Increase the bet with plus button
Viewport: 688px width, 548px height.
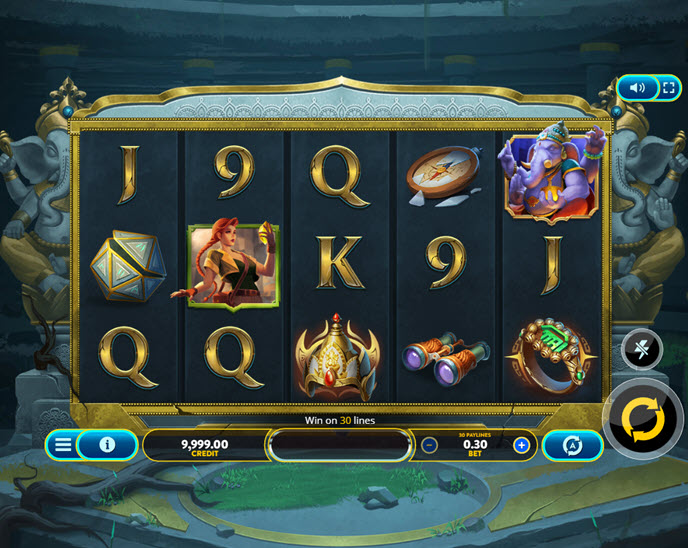(521, 445)
